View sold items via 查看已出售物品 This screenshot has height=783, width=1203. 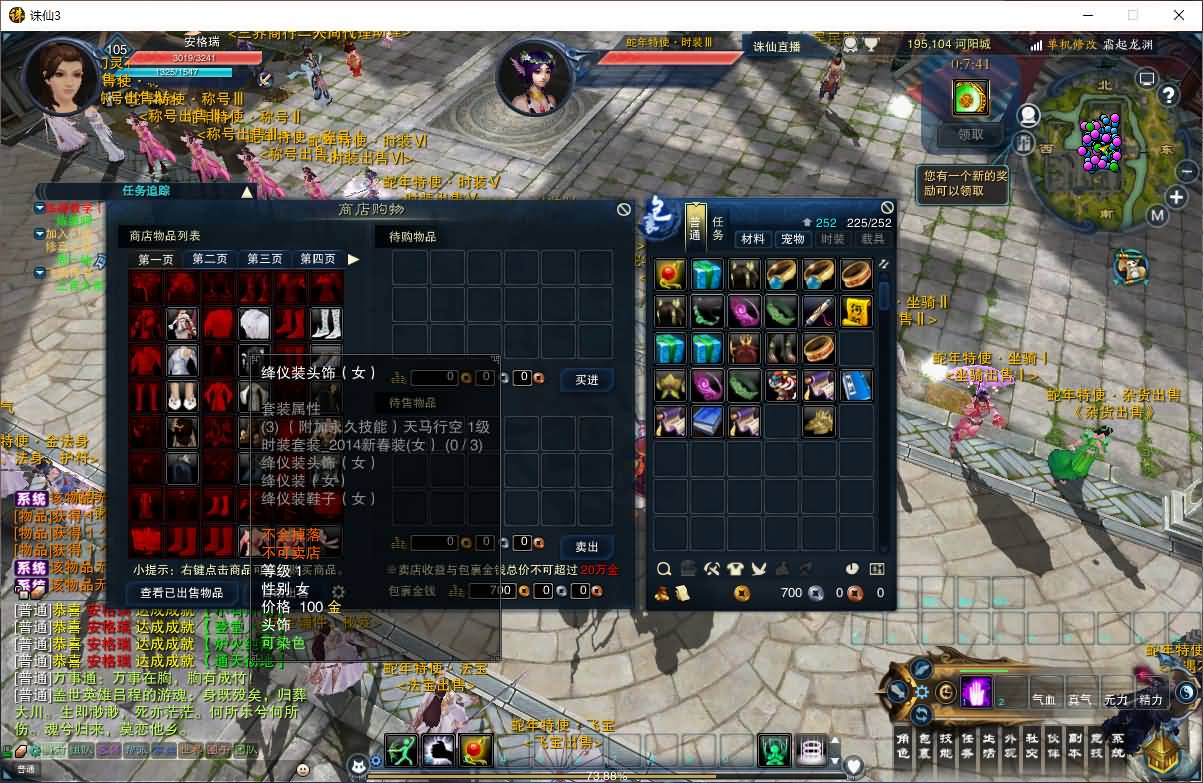181,593
